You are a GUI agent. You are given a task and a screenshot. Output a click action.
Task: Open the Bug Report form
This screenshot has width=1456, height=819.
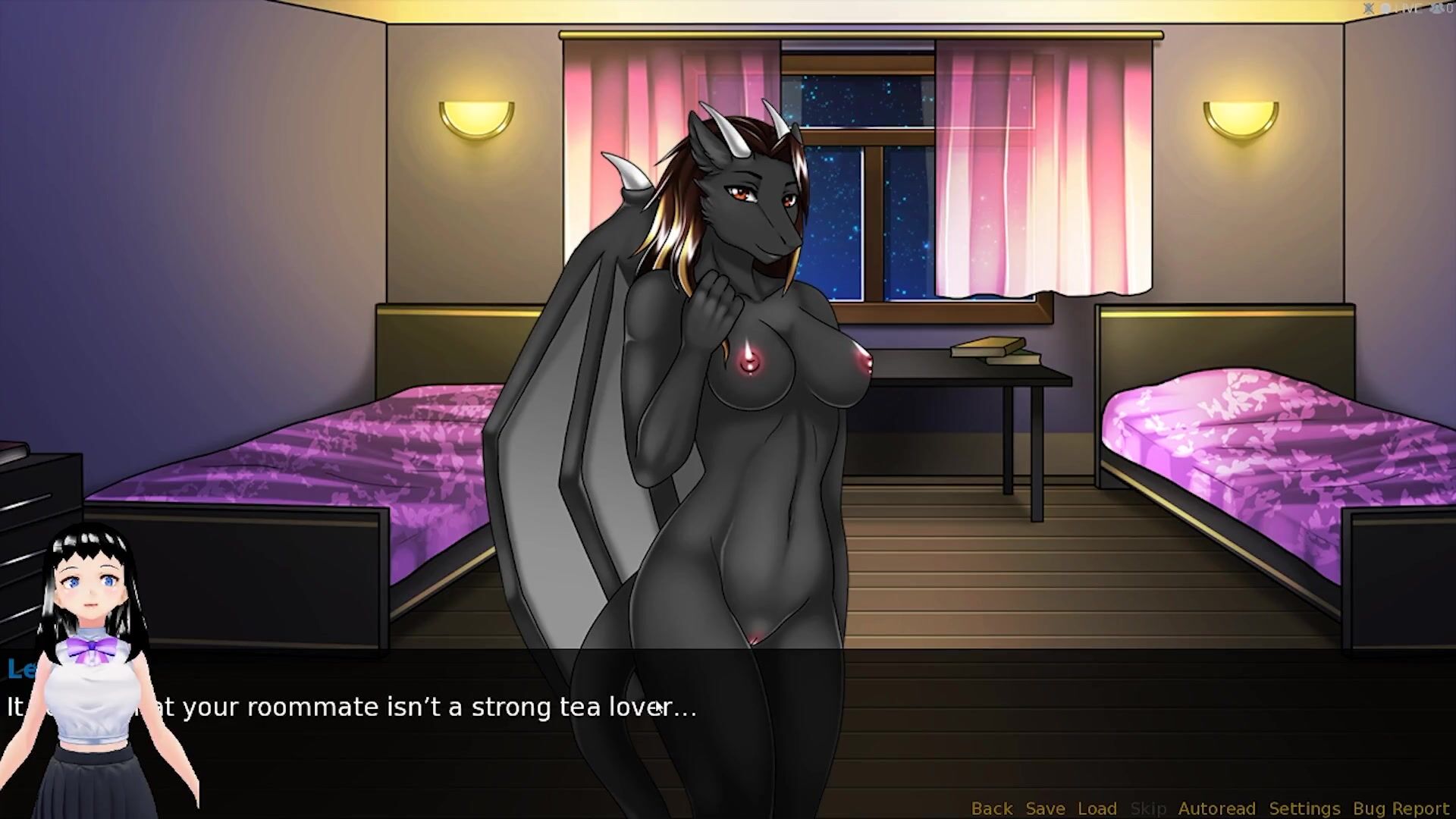[x=1401, y=808]
